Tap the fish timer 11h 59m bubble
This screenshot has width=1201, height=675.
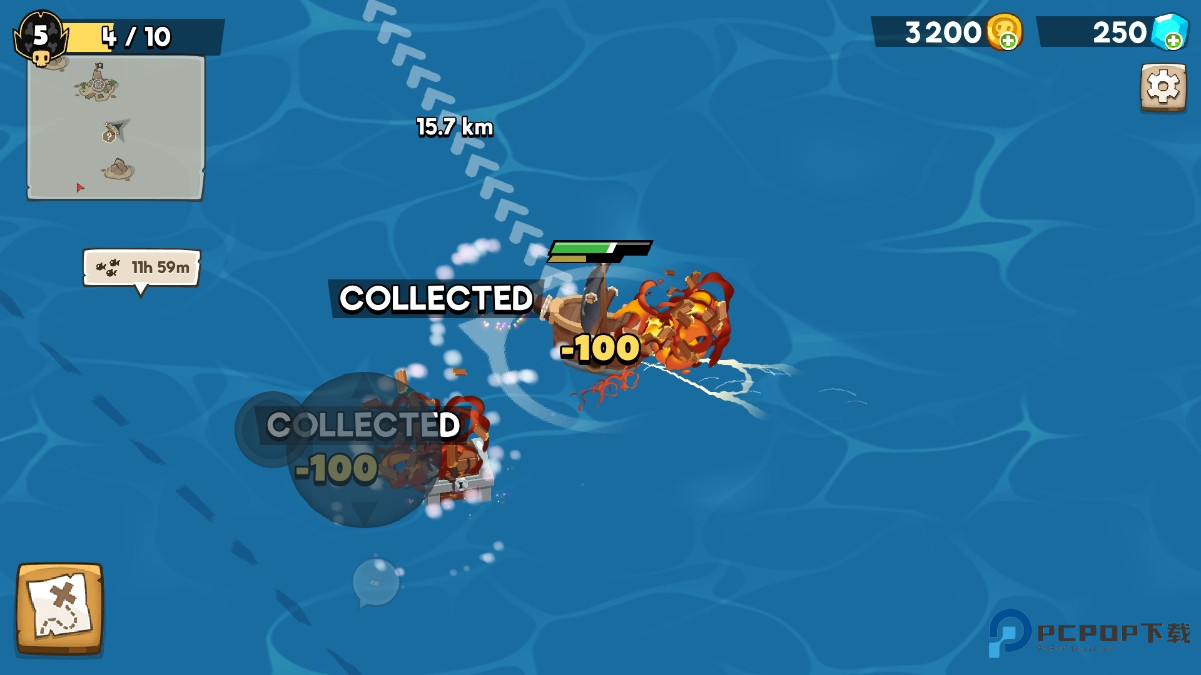(x=142, y=267)
